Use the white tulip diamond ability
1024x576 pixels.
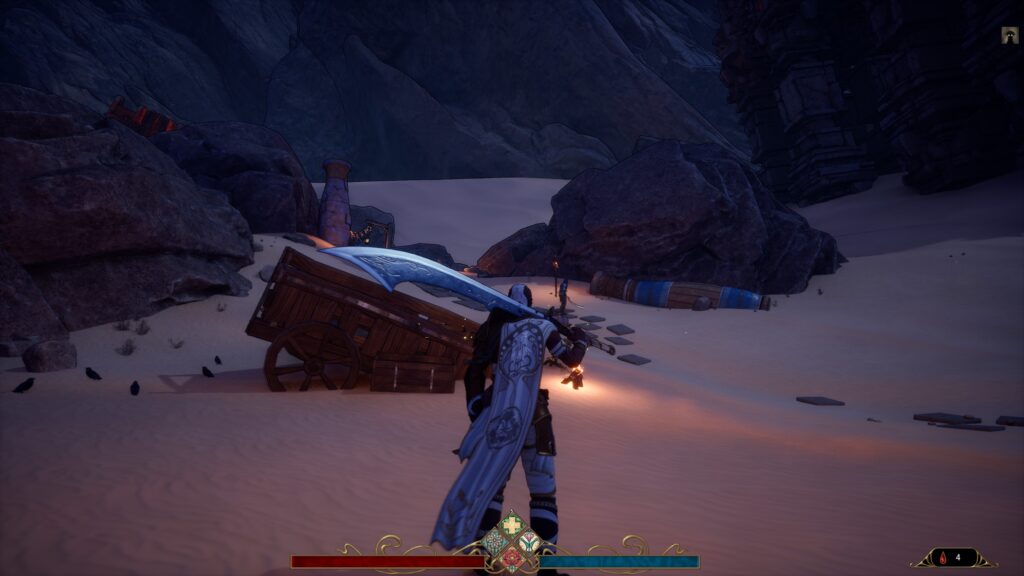529,543
